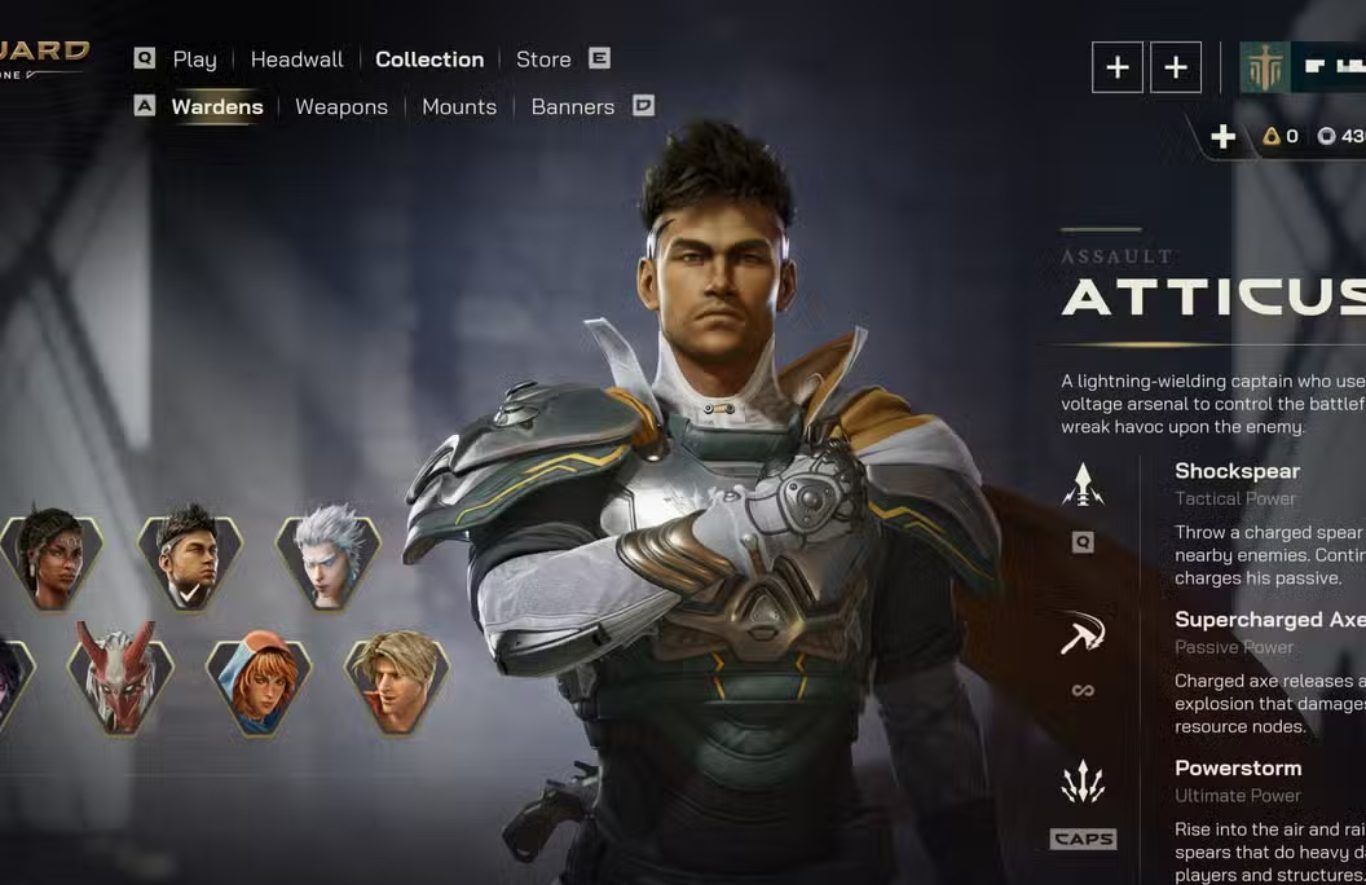Open the player profile emblem
Screen dimensions: 1366x885
(1264, 68)
